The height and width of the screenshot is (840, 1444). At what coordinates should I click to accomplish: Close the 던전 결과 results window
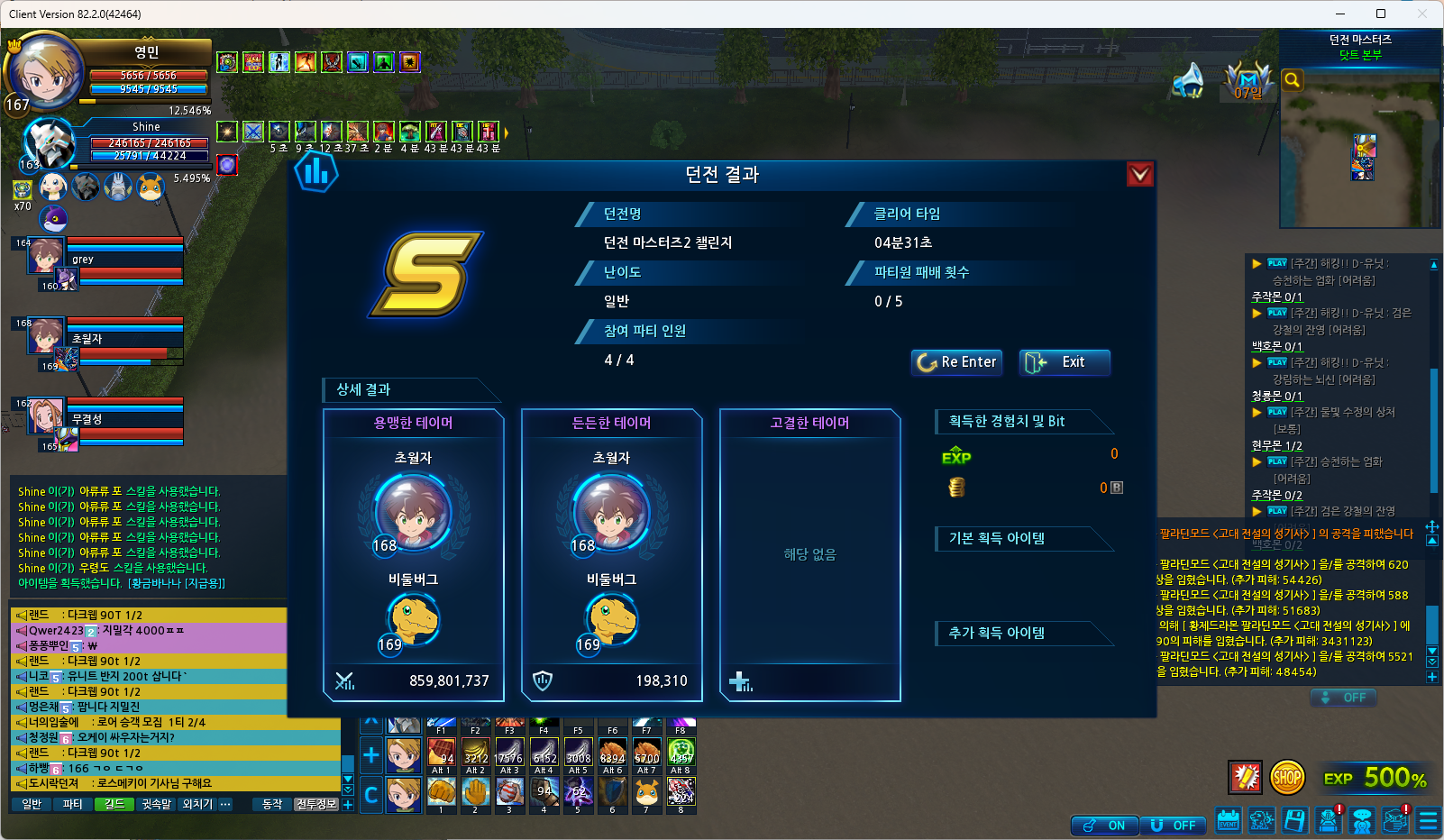(x=1139, y=174)
